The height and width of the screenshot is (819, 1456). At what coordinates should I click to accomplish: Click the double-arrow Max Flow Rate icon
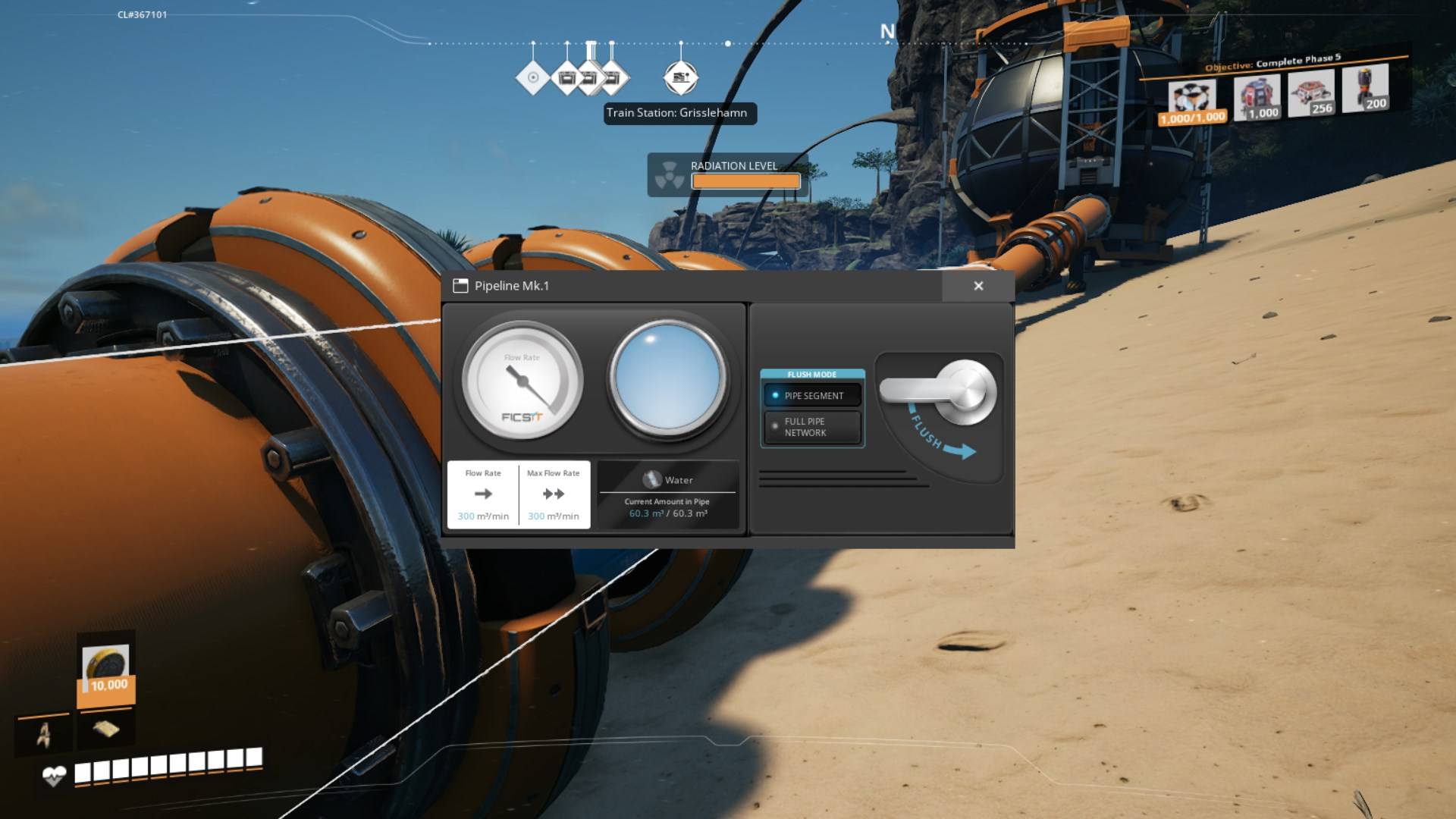554,494
